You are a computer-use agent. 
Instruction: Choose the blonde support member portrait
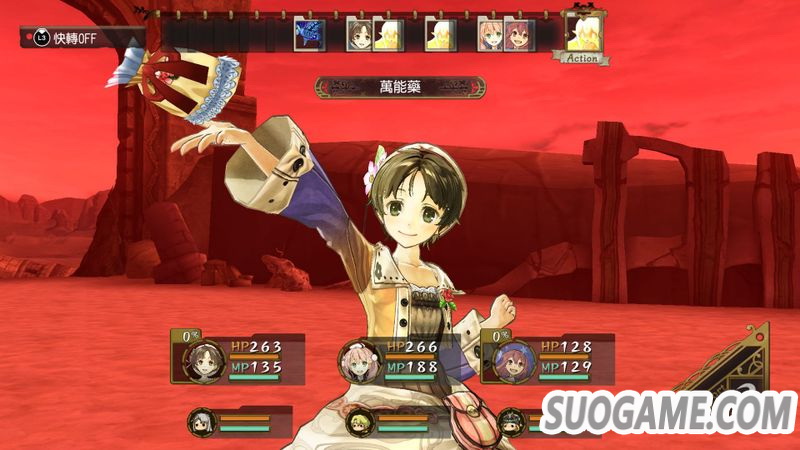point(358,422)
